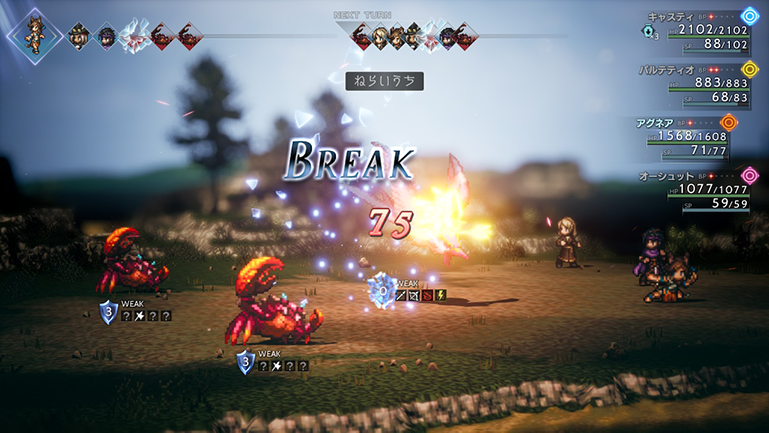769x433 pixels.
Task: Click the large active-turn character portrait
Action: click(35, 36)
